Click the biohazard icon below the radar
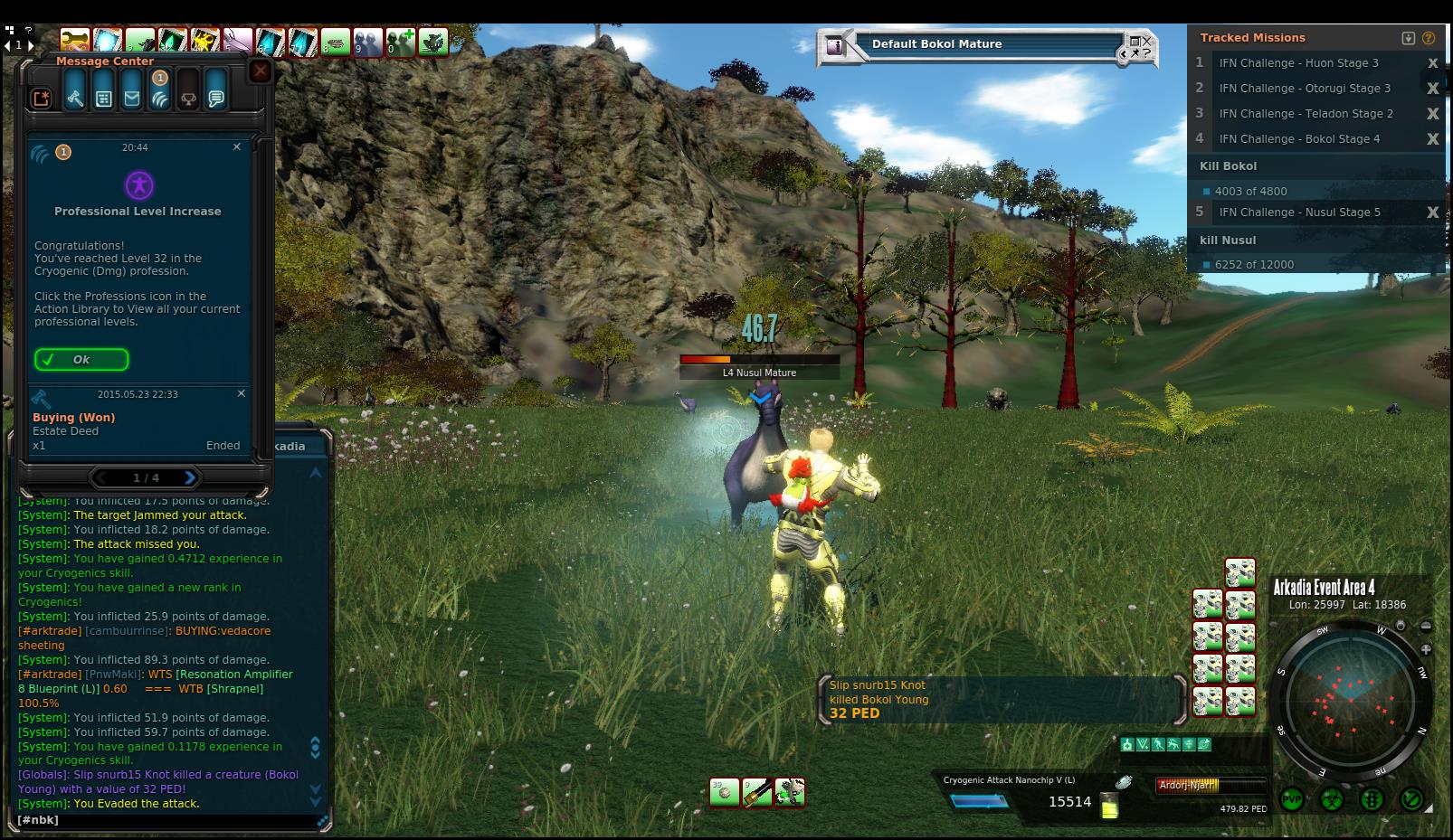Image resolution: width=1453 pixels, height=840 pixels. pos(1332,800)
